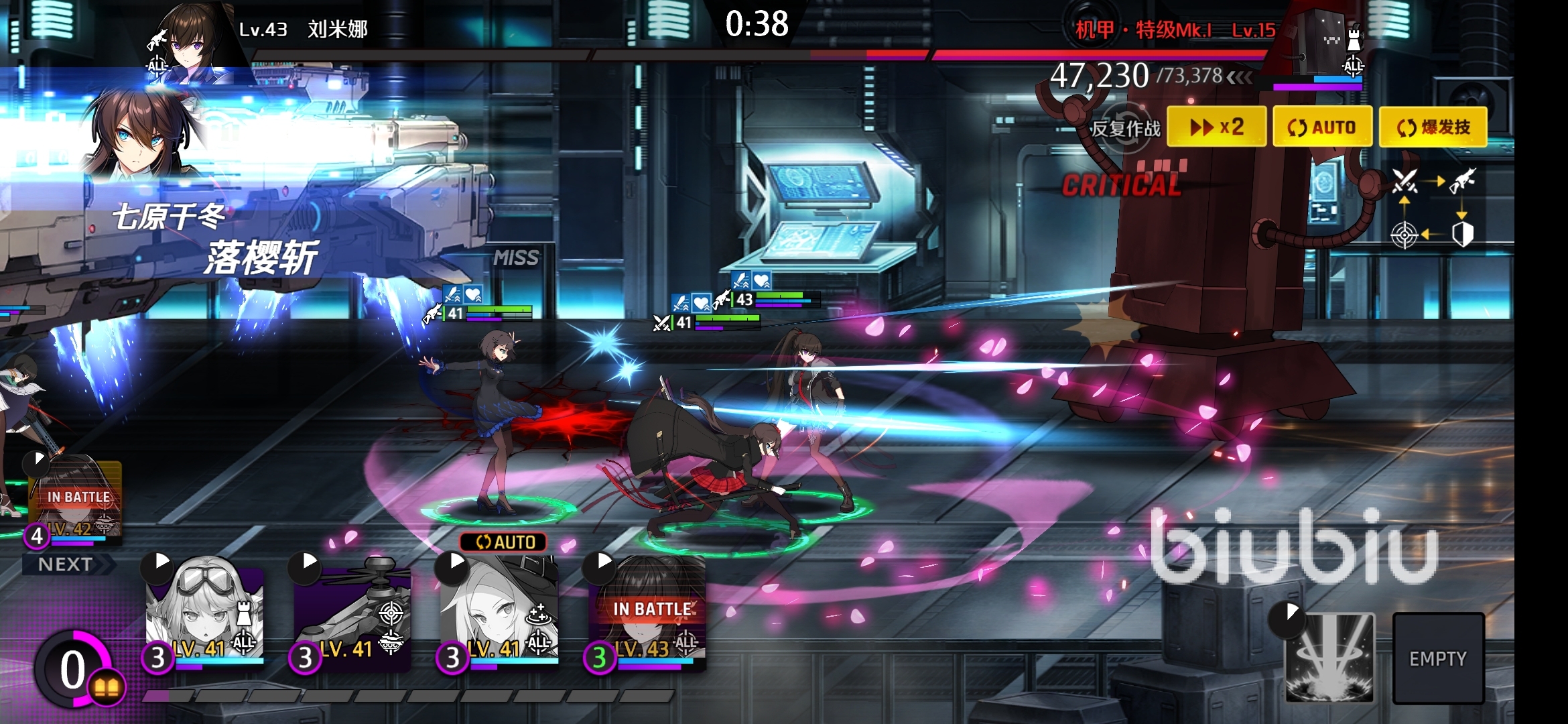Image resolution: width=1568 pixels, height=724 pixels.
Task: Tap the deployment cost counter orb
Action: pyautogui.click(x=74, y=669)
